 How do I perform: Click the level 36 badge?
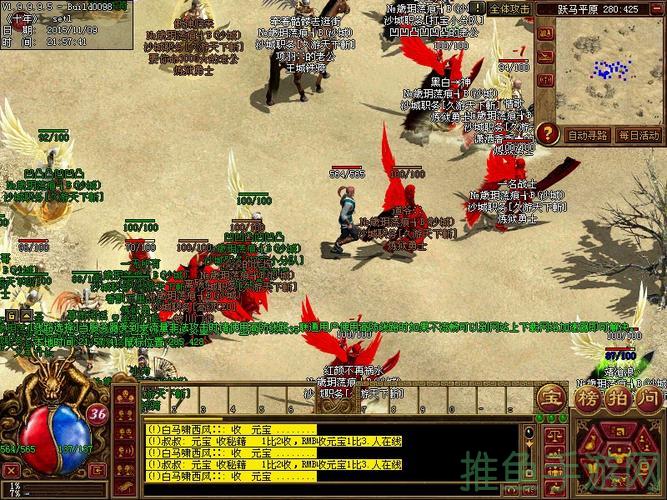point(97,412)
